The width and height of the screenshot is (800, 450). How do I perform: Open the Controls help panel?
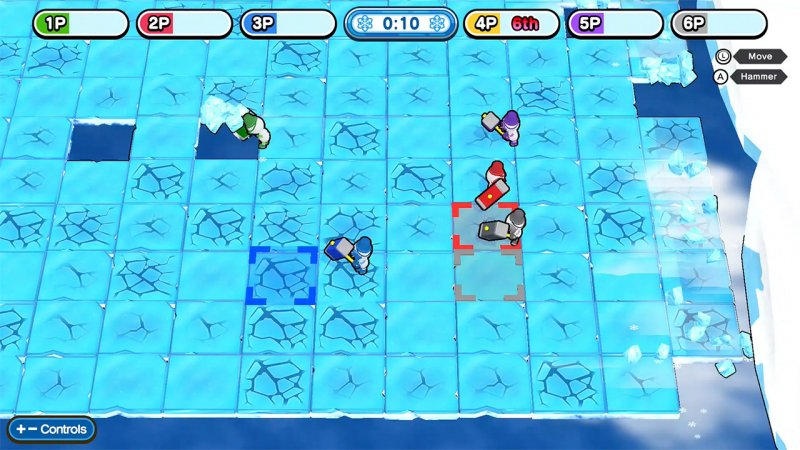52,429
